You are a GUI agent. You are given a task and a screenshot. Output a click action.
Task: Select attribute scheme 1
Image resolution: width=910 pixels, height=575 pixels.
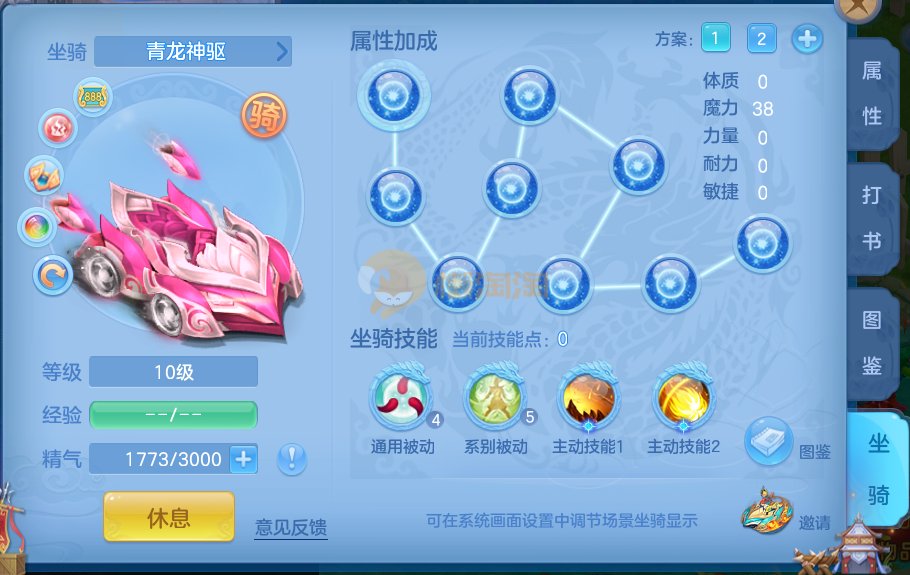[715, 39]
